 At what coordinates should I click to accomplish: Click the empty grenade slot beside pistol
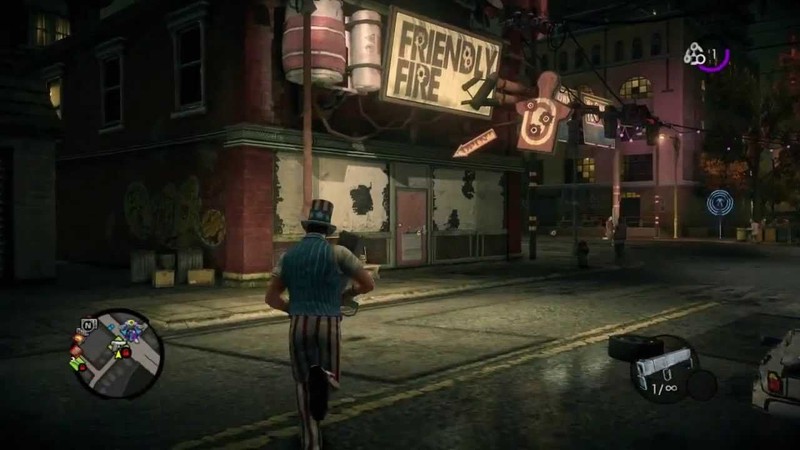click(702, 384)
